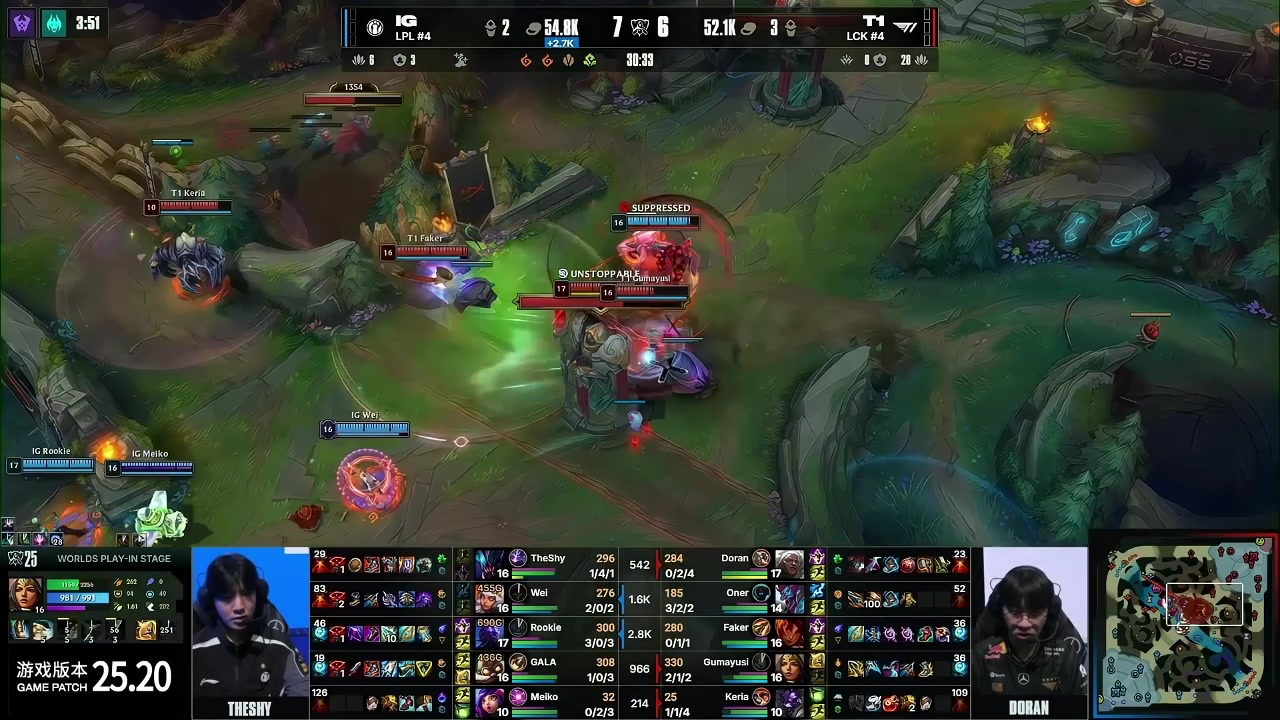Click the purple crest icon at top-left
This screenshot has height=720, width=1280.
click(21, 22)
